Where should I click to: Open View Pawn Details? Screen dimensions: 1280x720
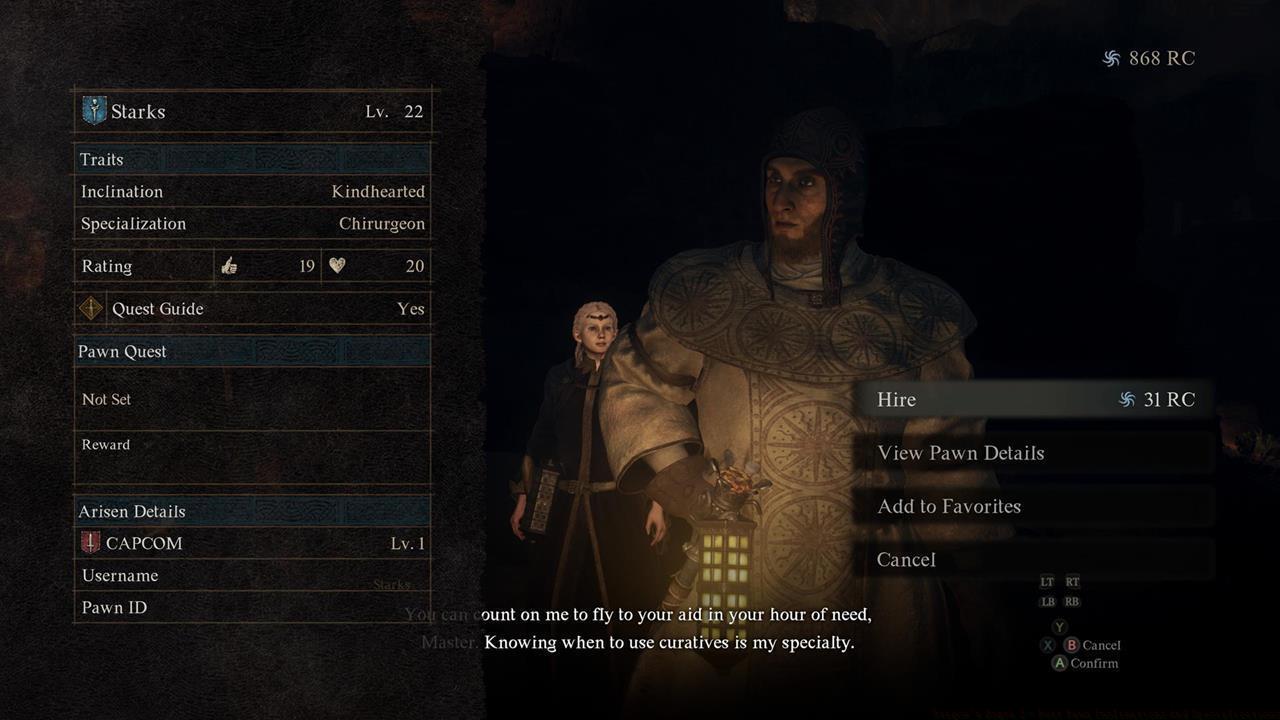point(1034,453)
